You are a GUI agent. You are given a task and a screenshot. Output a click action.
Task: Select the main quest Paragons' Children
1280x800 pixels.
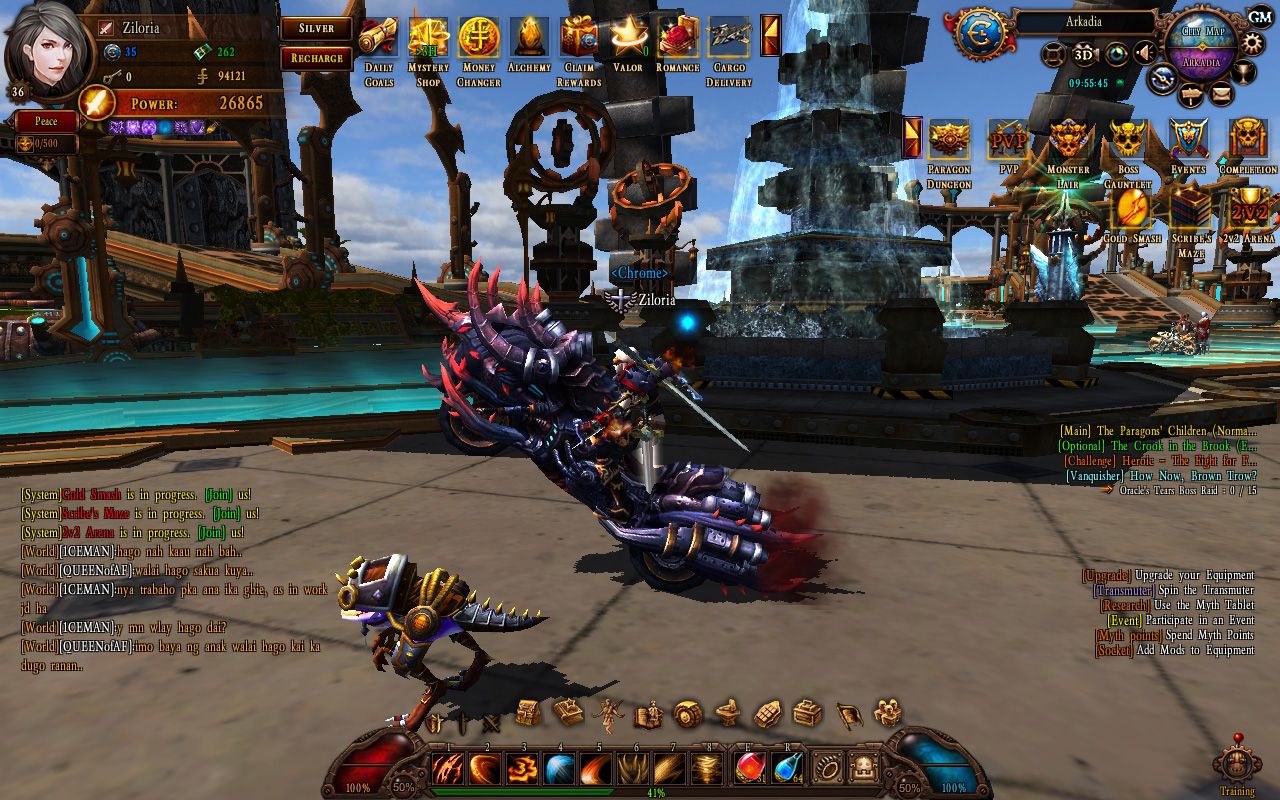tap(1158, 431)
